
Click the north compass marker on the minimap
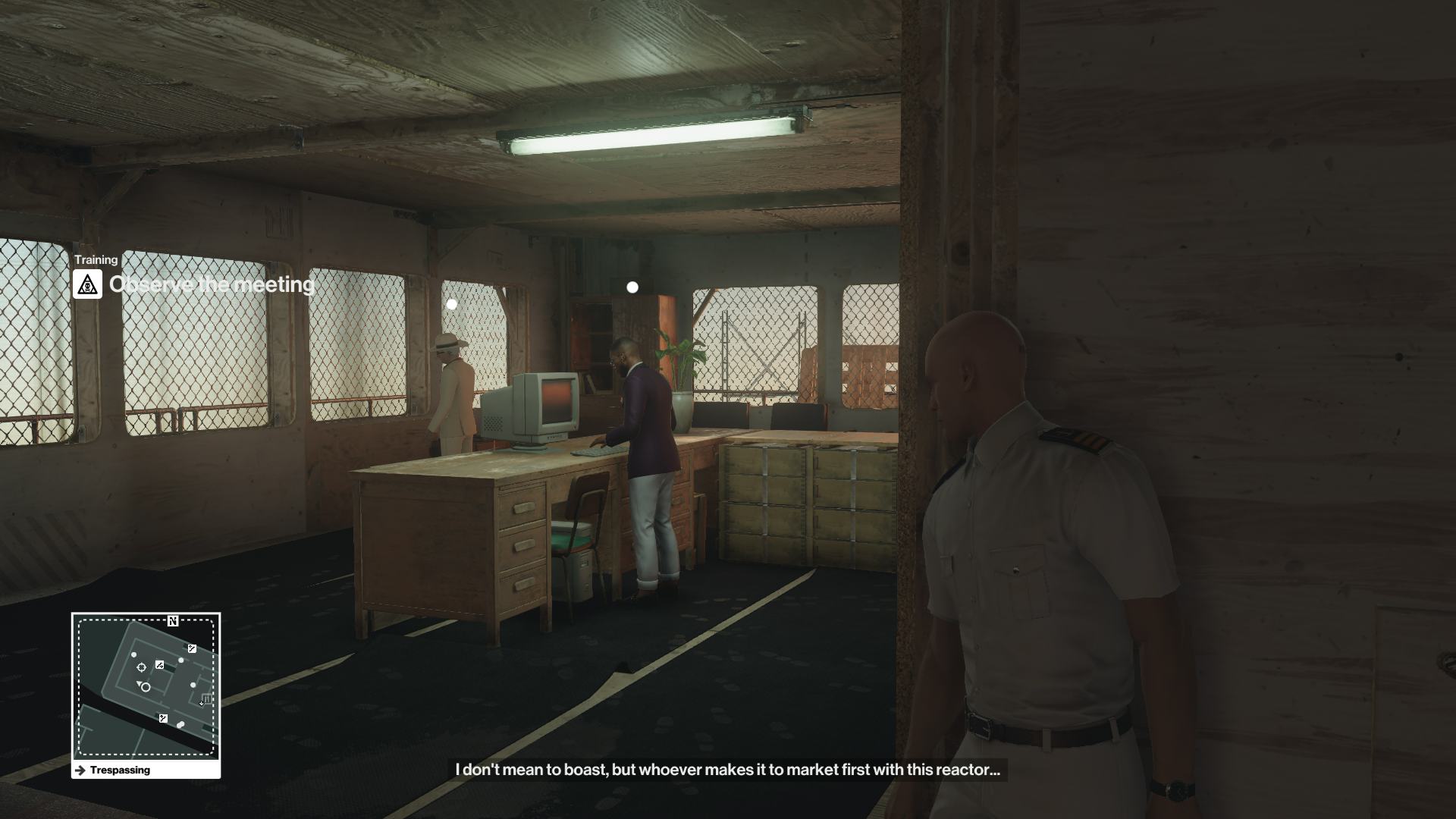tap(173, 622)
